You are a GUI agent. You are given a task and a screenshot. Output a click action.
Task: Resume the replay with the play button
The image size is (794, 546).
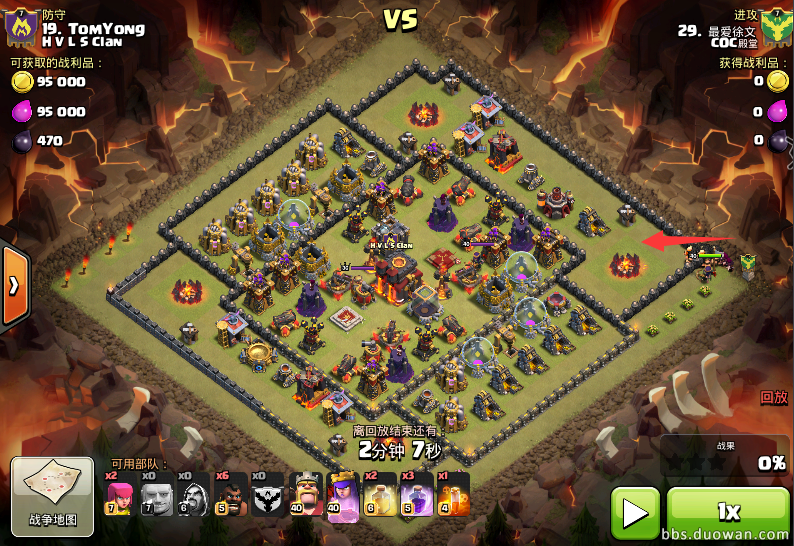click(x=635, y=513)
